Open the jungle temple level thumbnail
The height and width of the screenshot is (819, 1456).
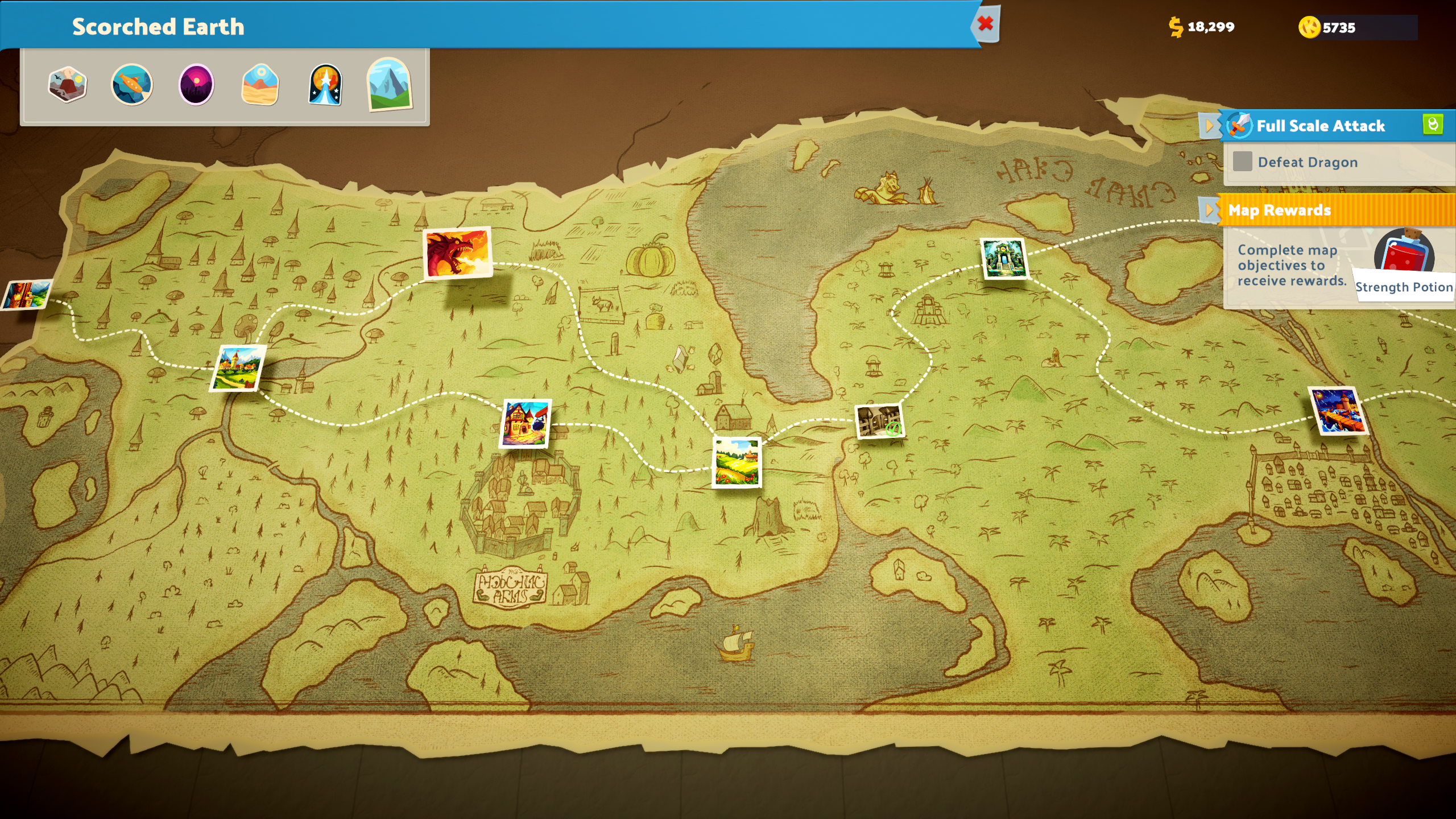tap(1004, 259)
